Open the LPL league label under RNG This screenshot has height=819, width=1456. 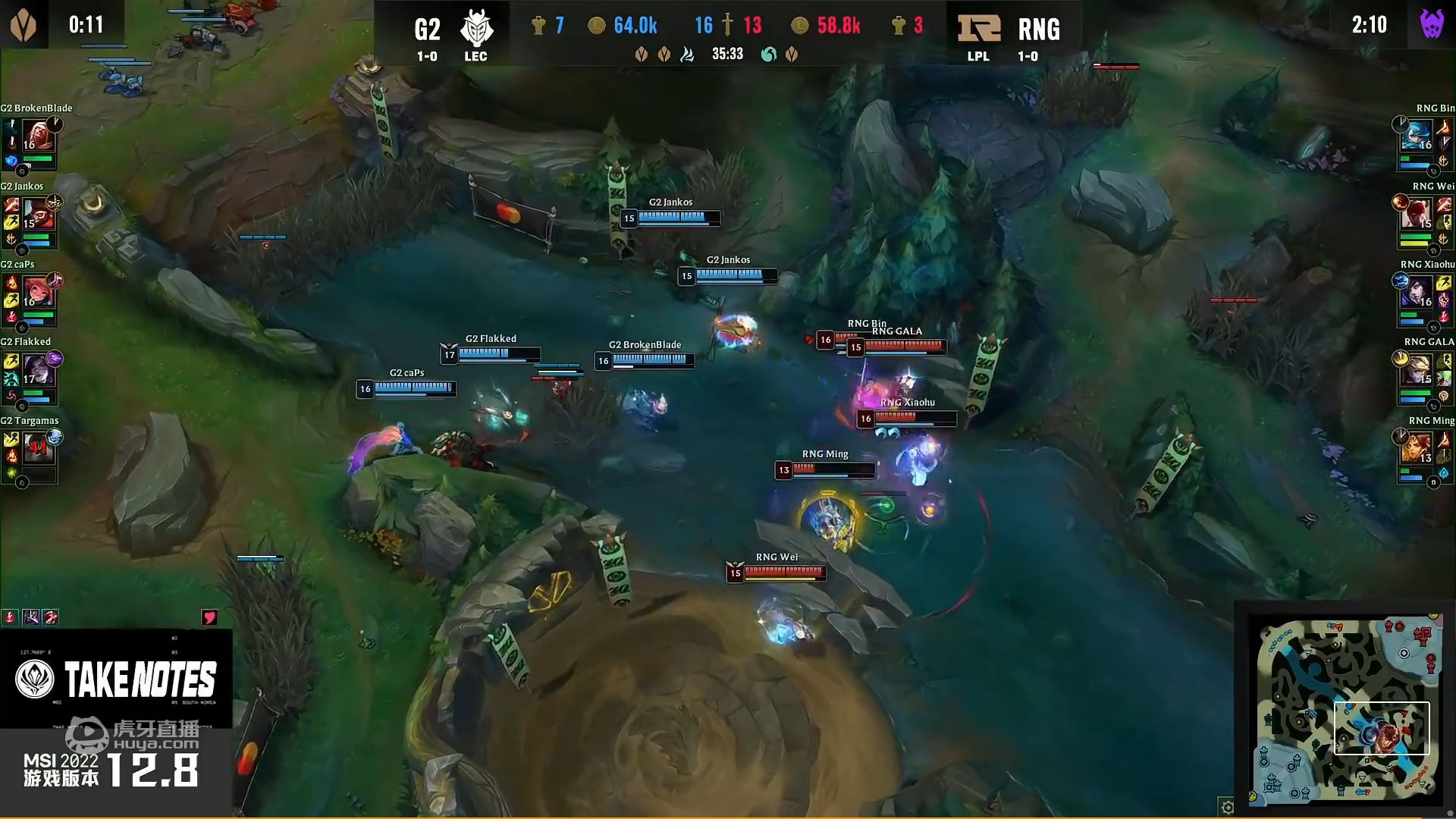978,55
